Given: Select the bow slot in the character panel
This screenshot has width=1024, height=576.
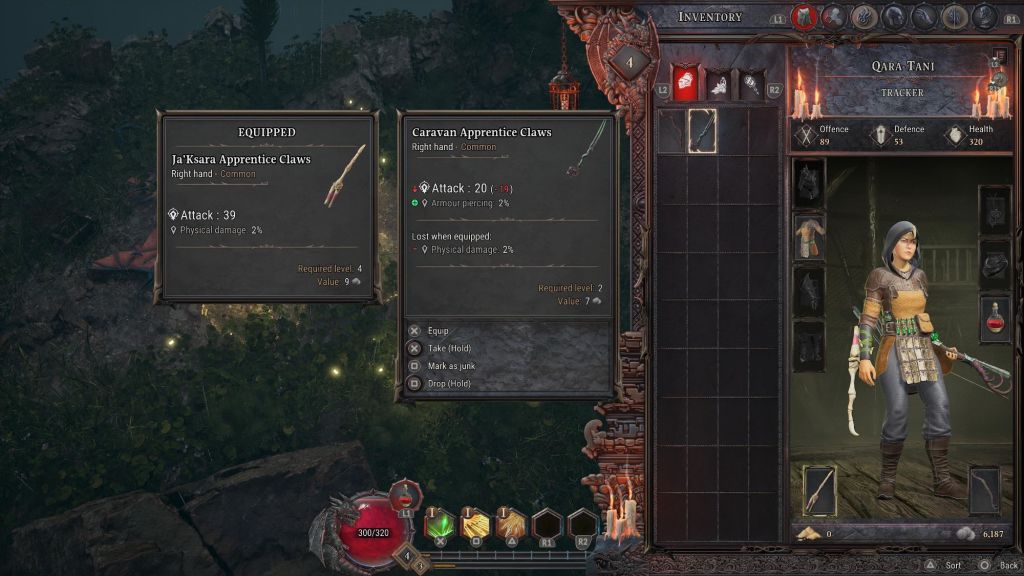Looking at the screenshot, I should (984, 491).
